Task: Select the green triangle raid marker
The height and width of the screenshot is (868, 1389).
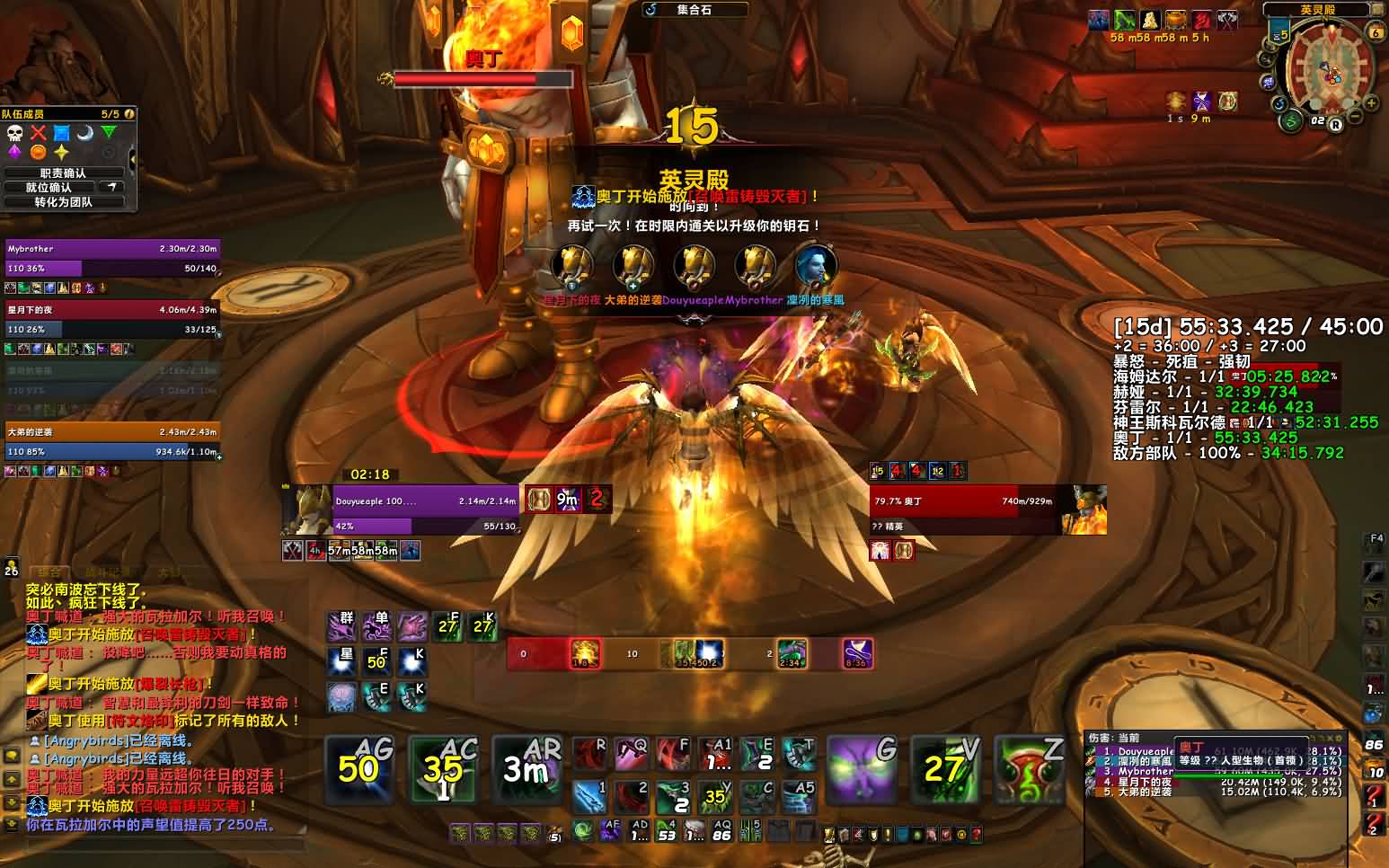Action: pyautogui.click(x=108, y=133)
